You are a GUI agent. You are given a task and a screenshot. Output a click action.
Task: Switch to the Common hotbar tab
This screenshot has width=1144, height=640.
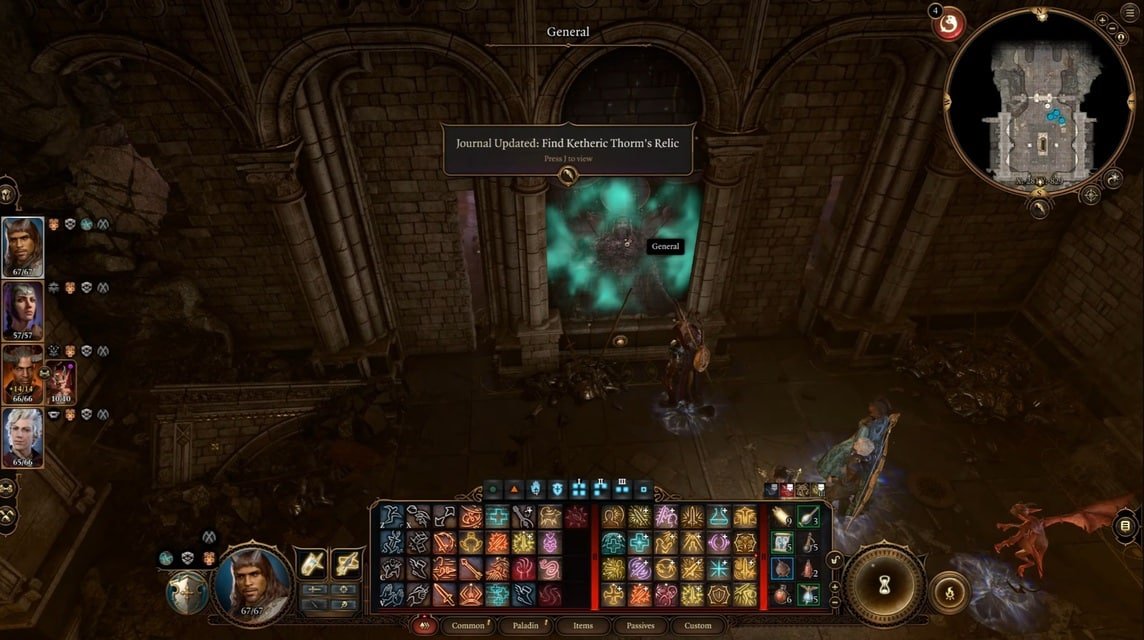point(468,626)
